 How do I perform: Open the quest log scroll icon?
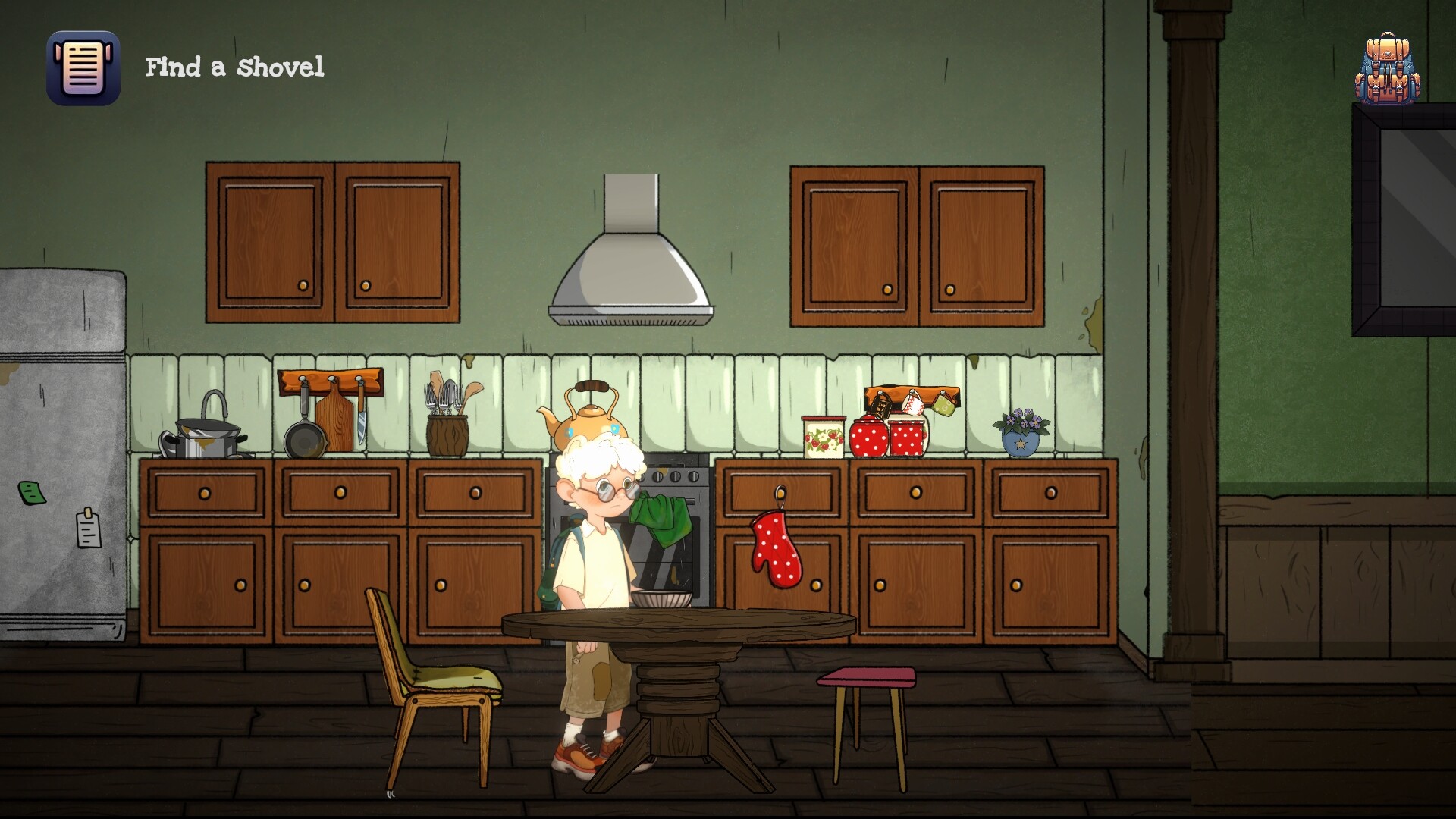(83, 68)
